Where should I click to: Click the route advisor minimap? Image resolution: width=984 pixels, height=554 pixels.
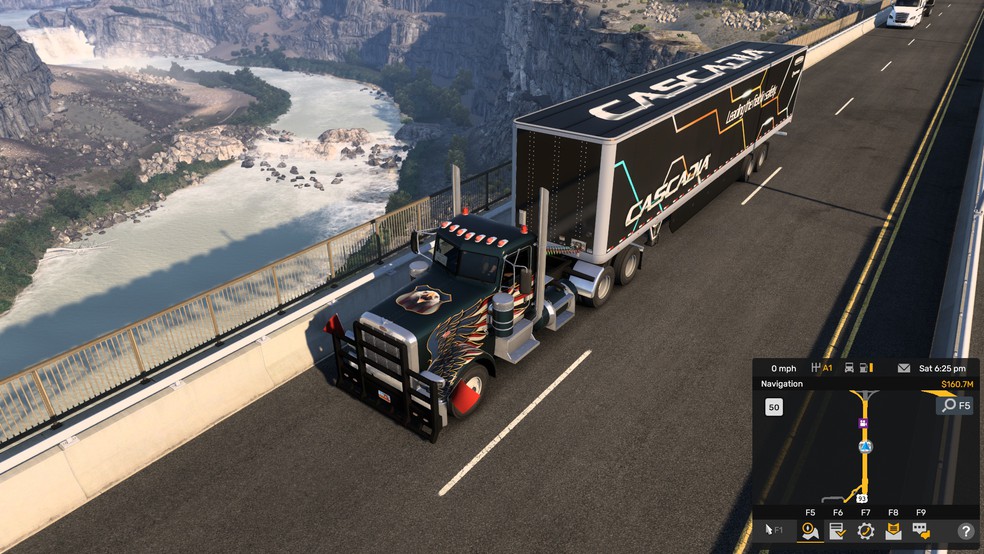coord(860,447)
